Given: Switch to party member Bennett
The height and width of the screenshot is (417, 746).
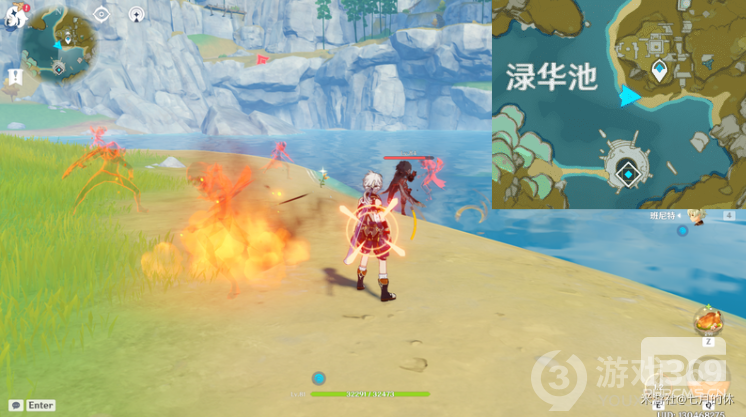Looking at the screenshot, I should pyautogui.click(x=694, y=215).
